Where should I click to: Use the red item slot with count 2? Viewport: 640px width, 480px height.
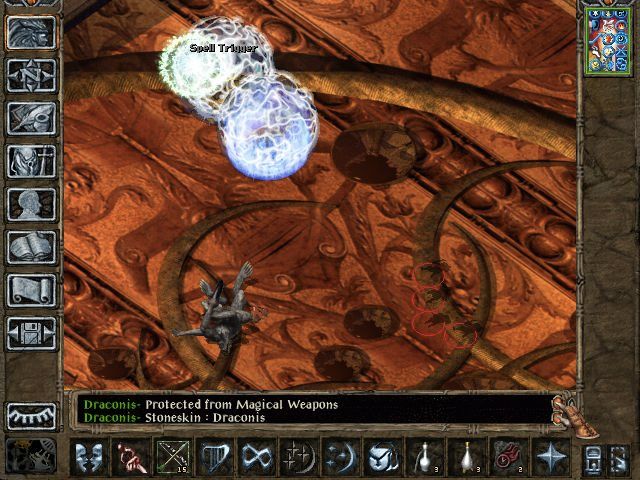(x=508, y=459)
